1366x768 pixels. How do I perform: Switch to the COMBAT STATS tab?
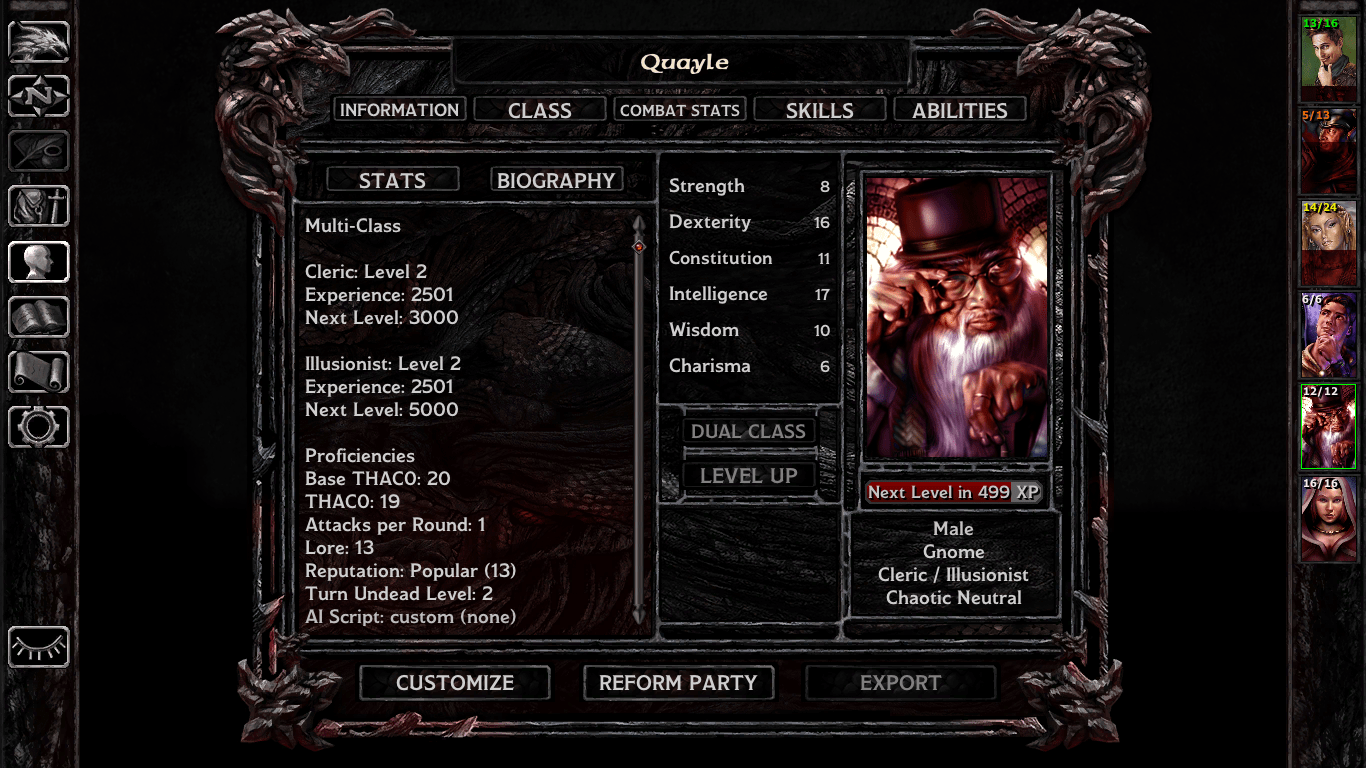click(x=680, y=109)
